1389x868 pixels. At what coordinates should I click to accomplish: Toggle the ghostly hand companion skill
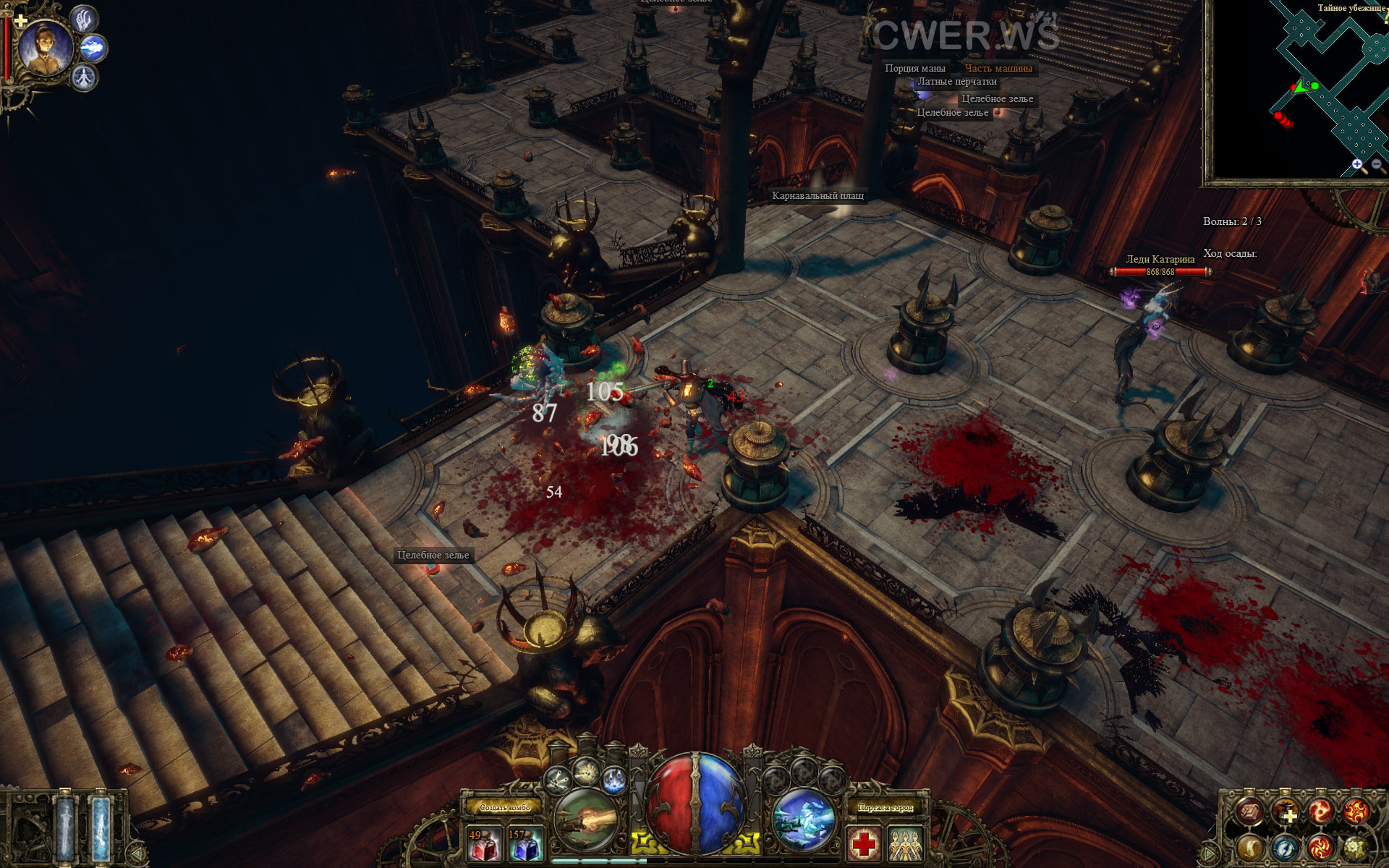(x=84, y=20)
